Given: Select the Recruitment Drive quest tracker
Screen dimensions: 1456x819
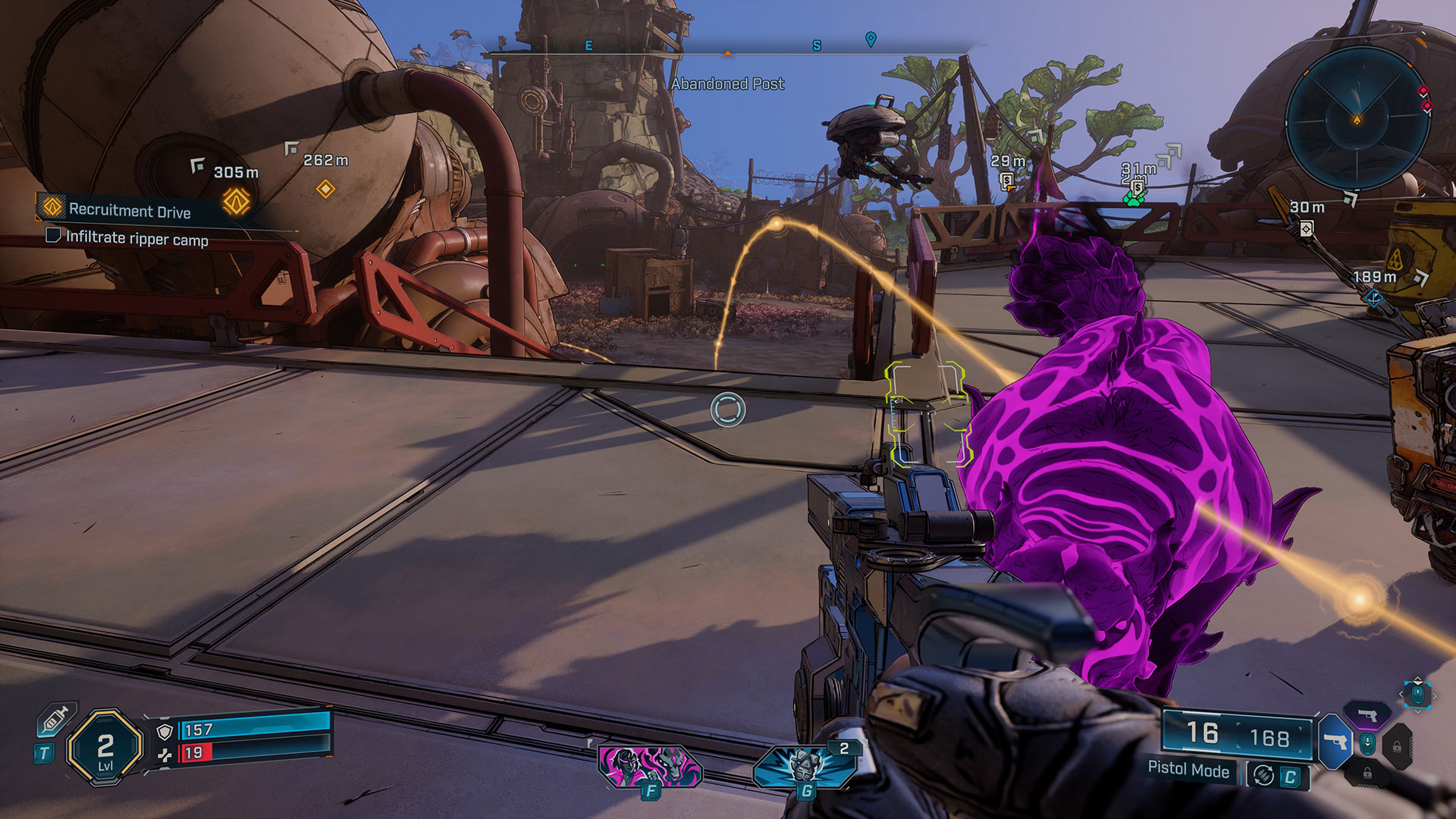Looking at the screenshot, I should 129,211.
